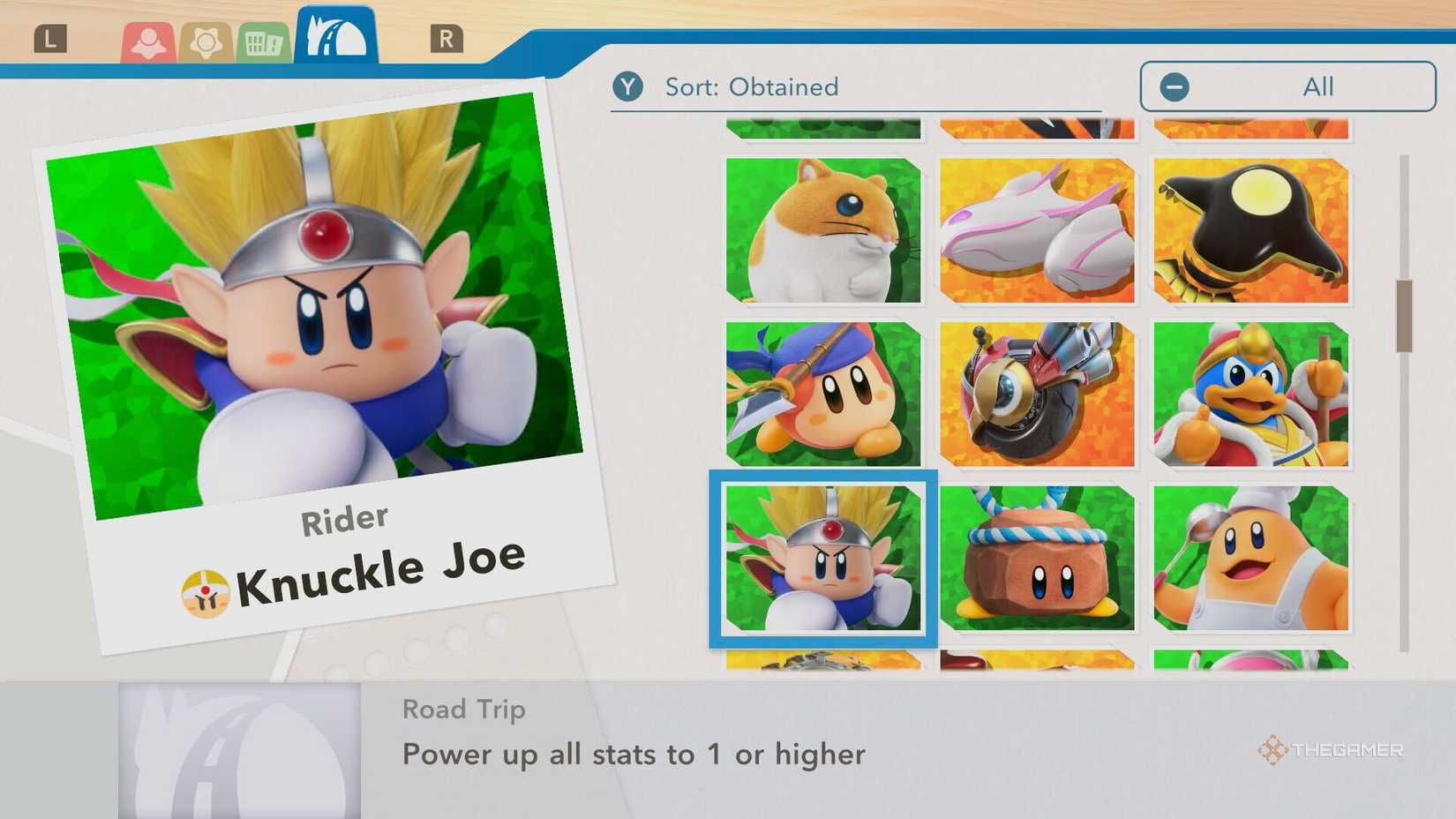Click the Y button icon beside Sort

click(x=628, y=86)
